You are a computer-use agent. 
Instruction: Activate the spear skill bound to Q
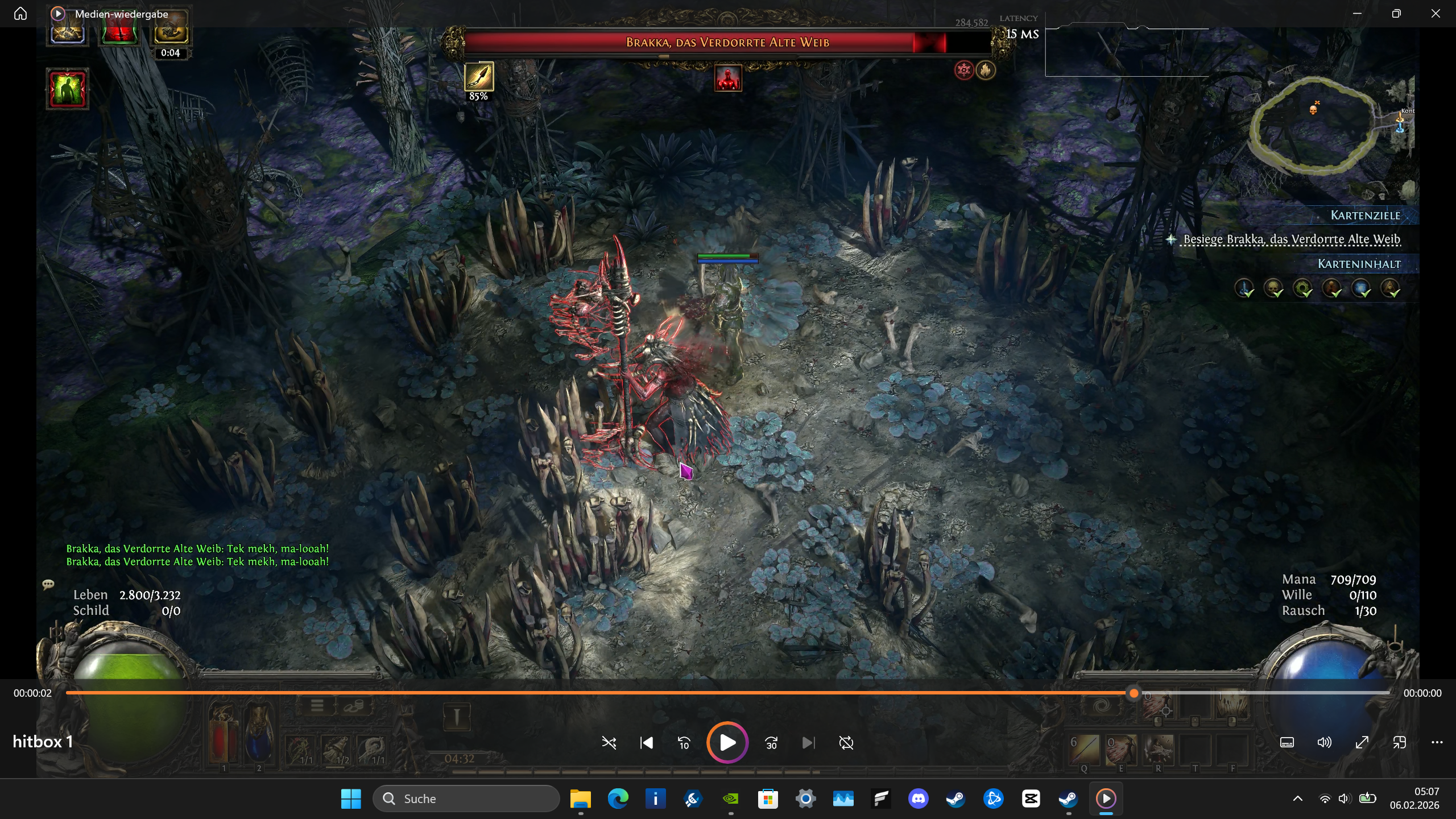tap(1085, 749)
